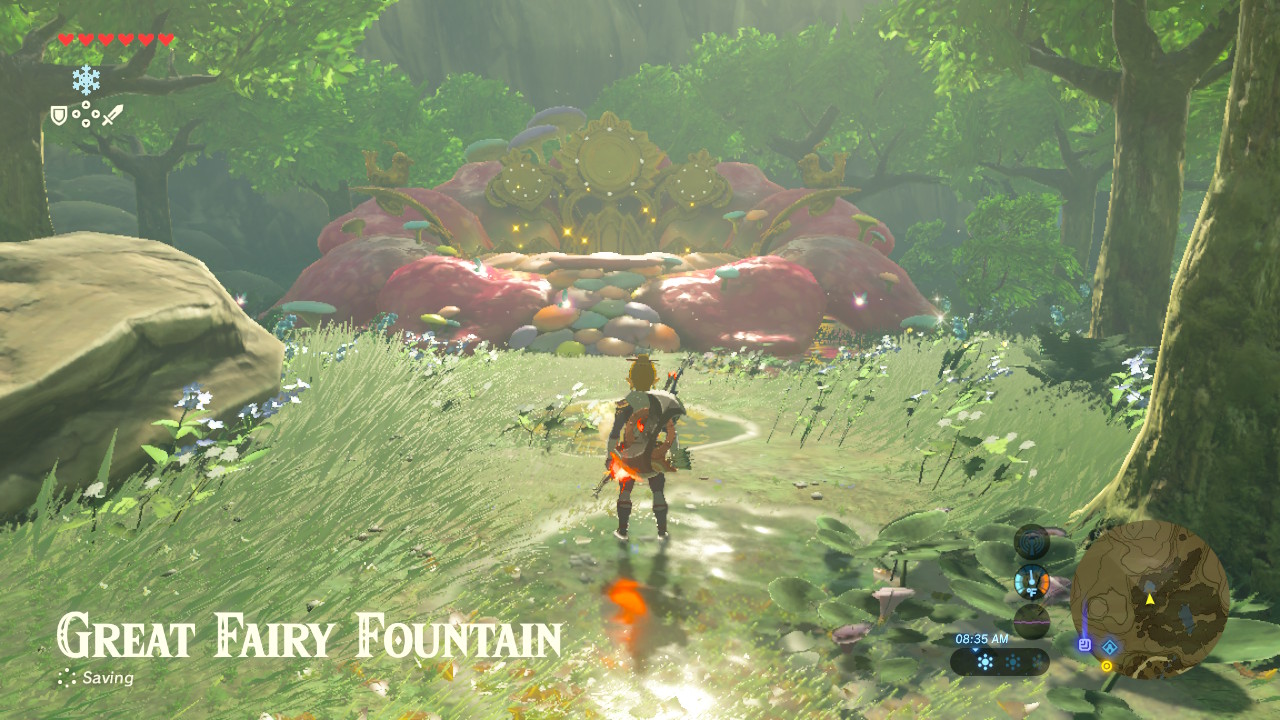Click the purple beacon marker on the minimap edge
This screenshot has width=1280, height=720.
coord(1085,645)
